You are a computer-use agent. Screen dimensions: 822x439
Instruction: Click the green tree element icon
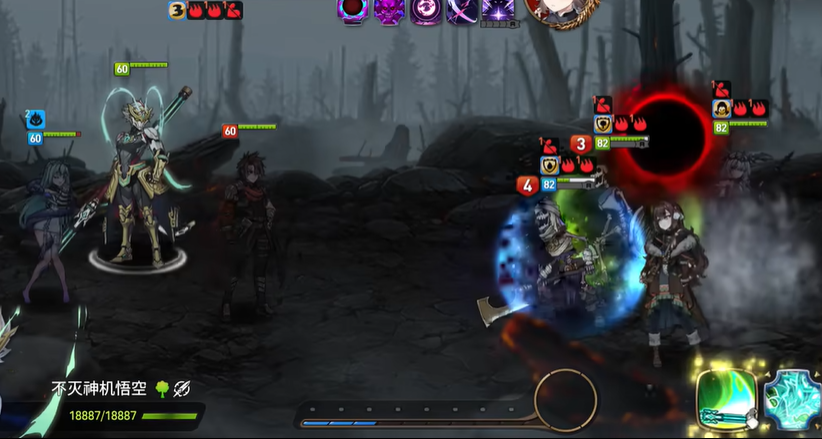[161, 388]
